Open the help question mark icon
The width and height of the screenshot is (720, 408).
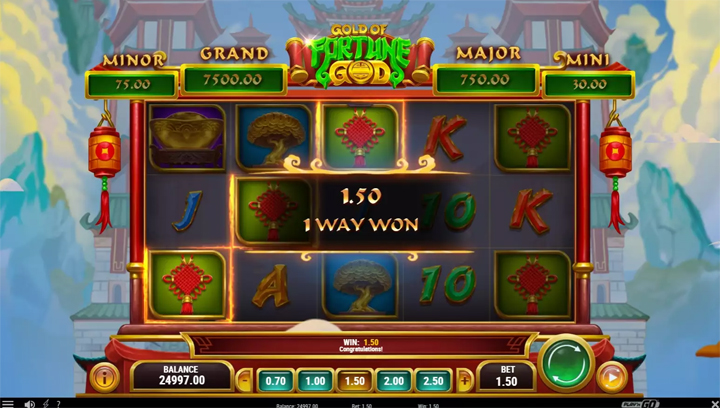coord(59,403)
